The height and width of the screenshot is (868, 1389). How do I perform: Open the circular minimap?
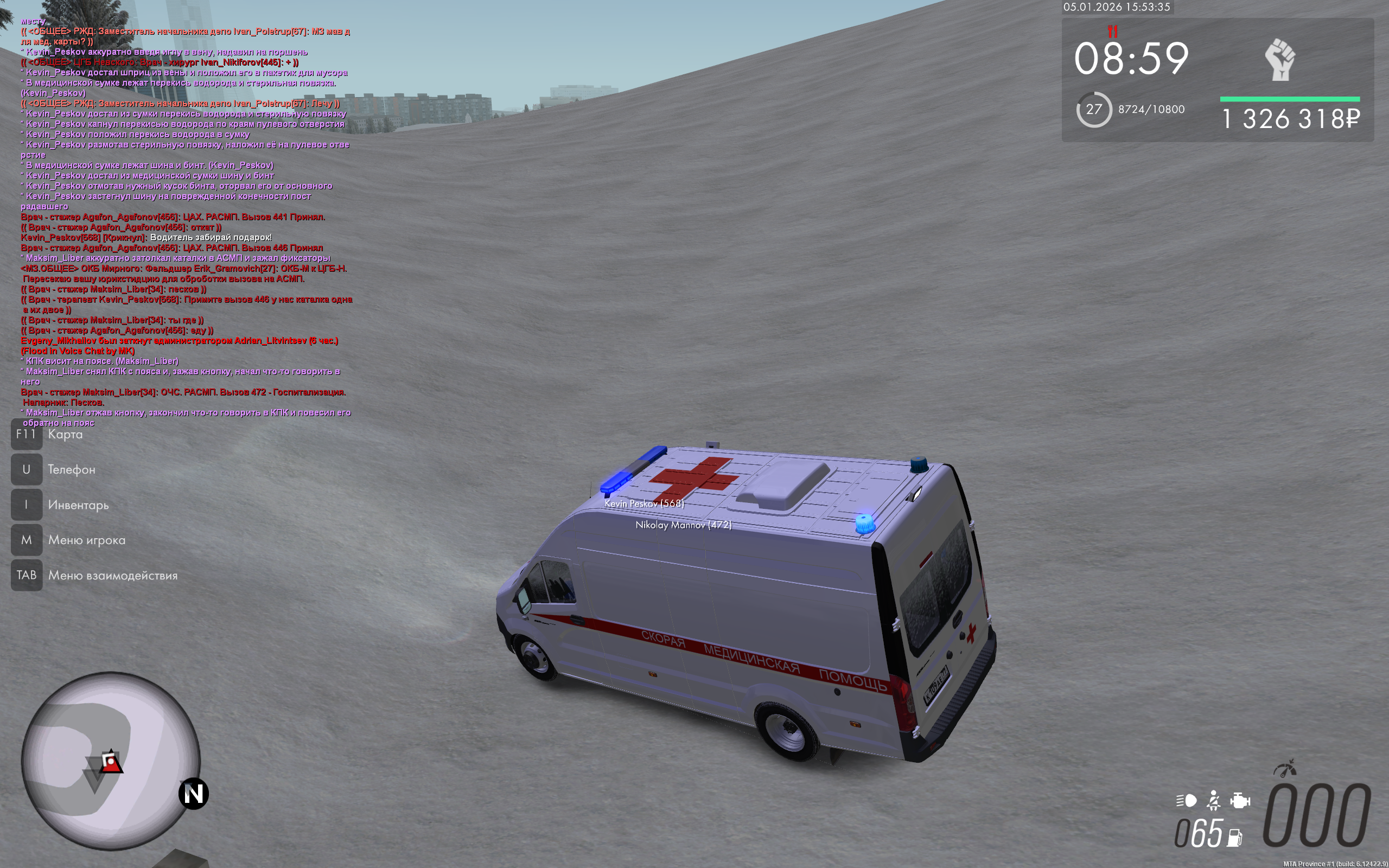[x=111, y=761]
